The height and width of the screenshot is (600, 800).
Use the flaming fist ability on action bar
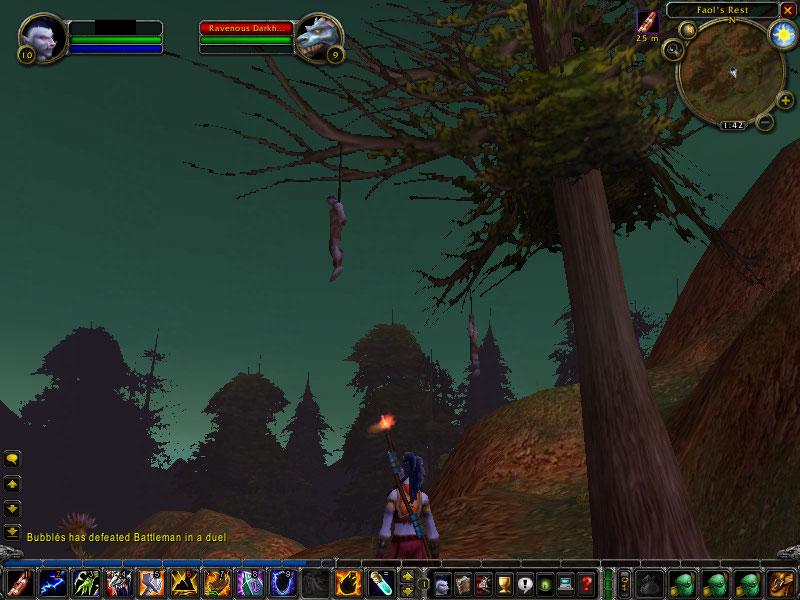pos(347,581)
